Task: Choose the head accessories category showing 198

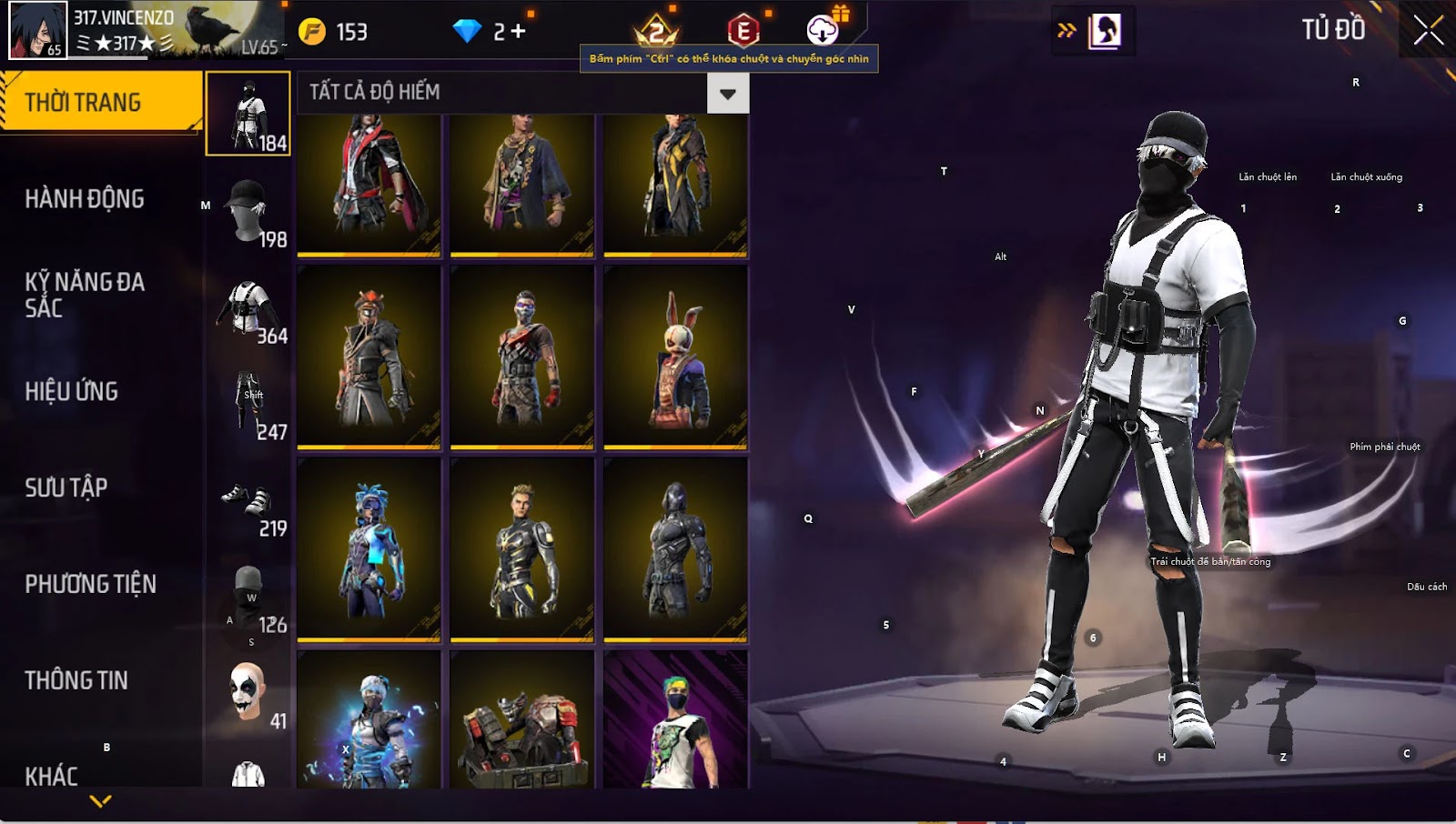Action: pos(248,211)
